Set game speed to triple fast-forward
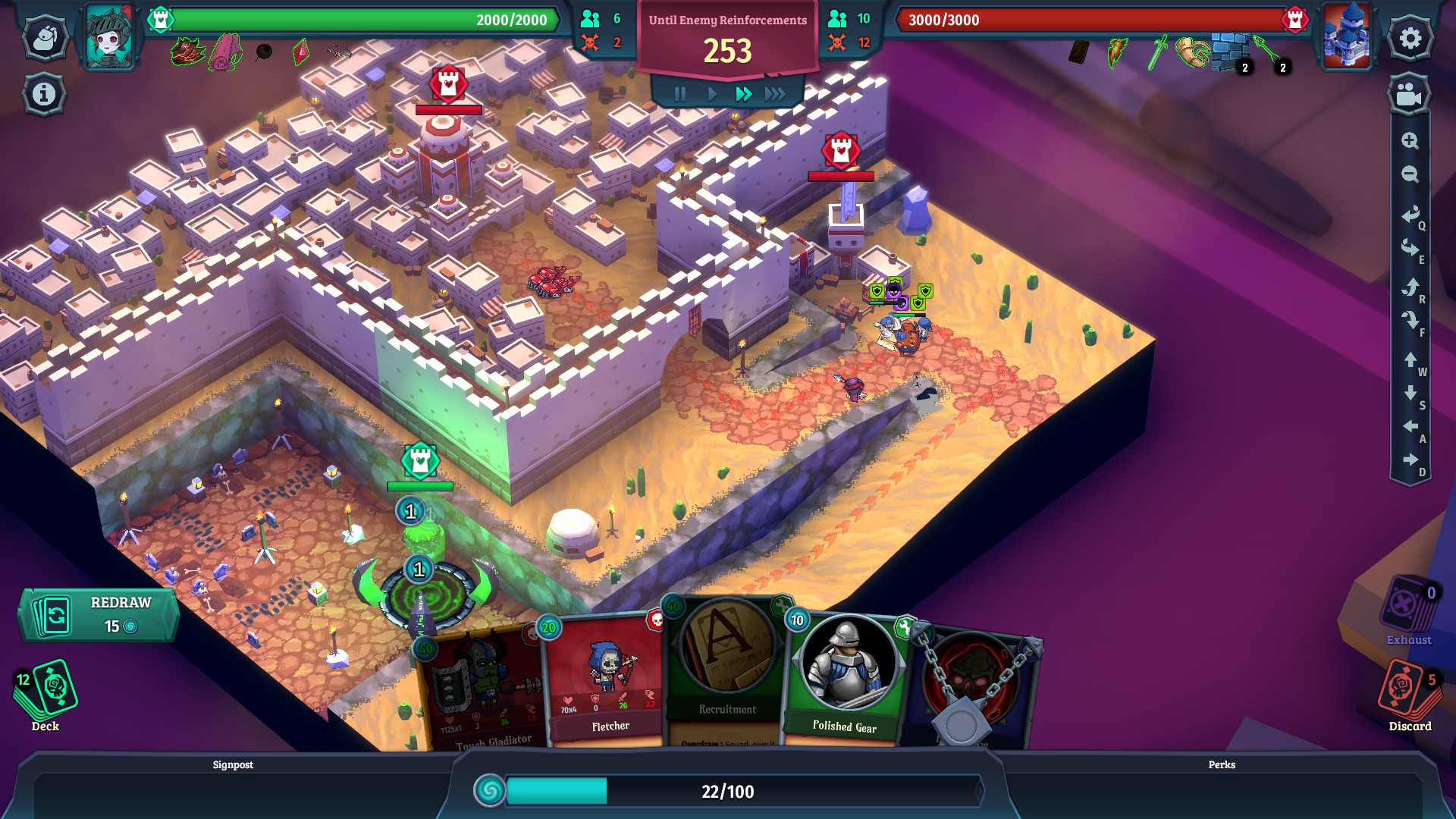This screenshot has height=819, width=1456. point(775,94)
